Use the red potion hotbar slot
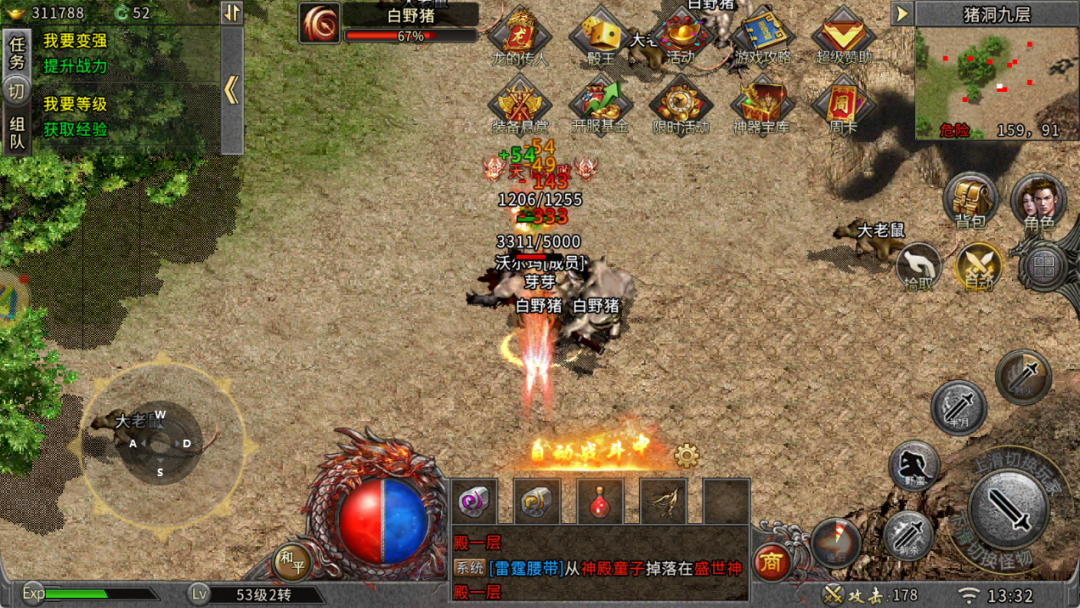Image resolution: width=1080 pixels, height=608 pixels. point(600,501)
